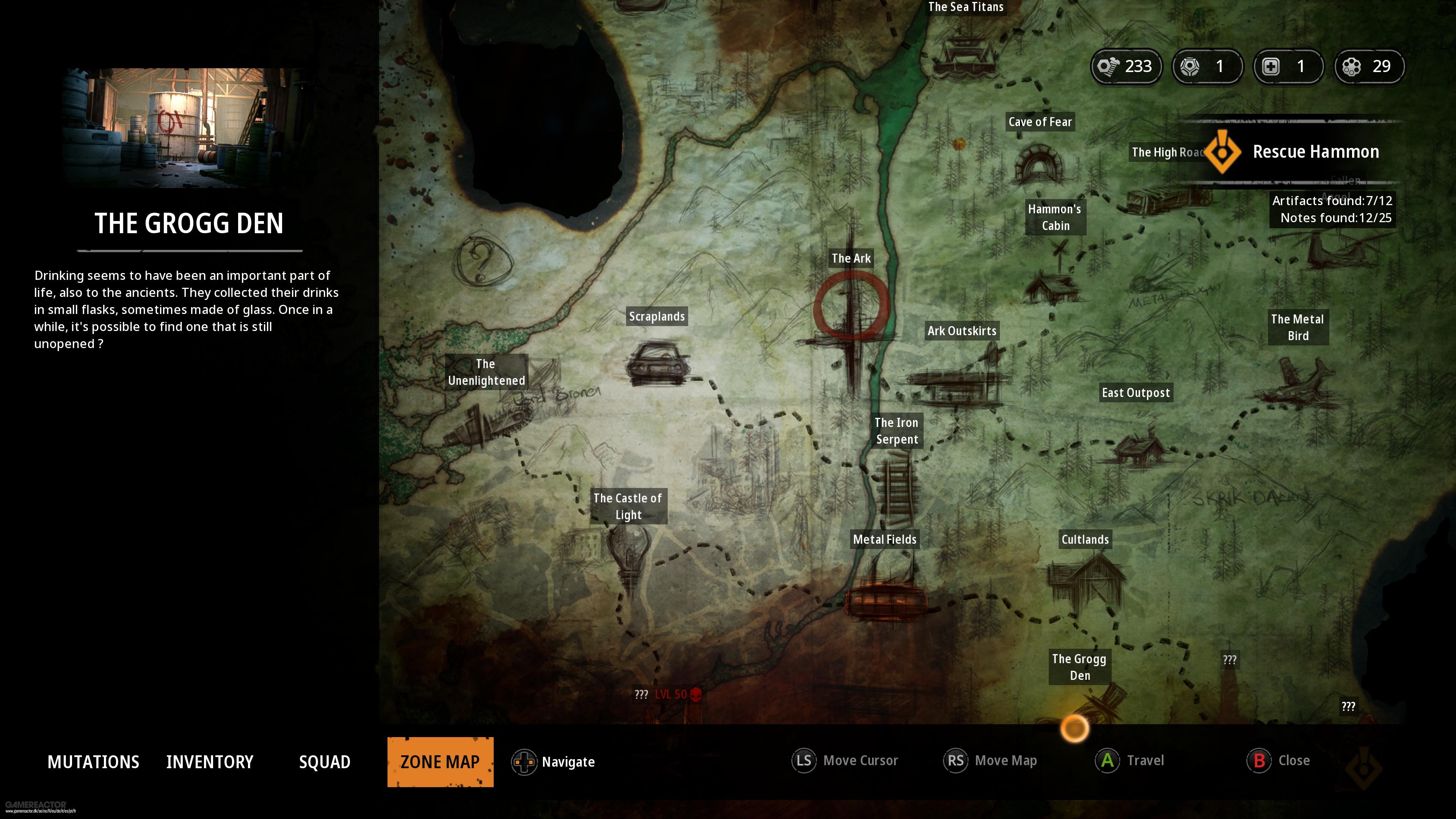Image resolution: width=1456 pixels, height=819 pixels.
Task: Select the Metal Fields marker
Action: click(885, 539)
